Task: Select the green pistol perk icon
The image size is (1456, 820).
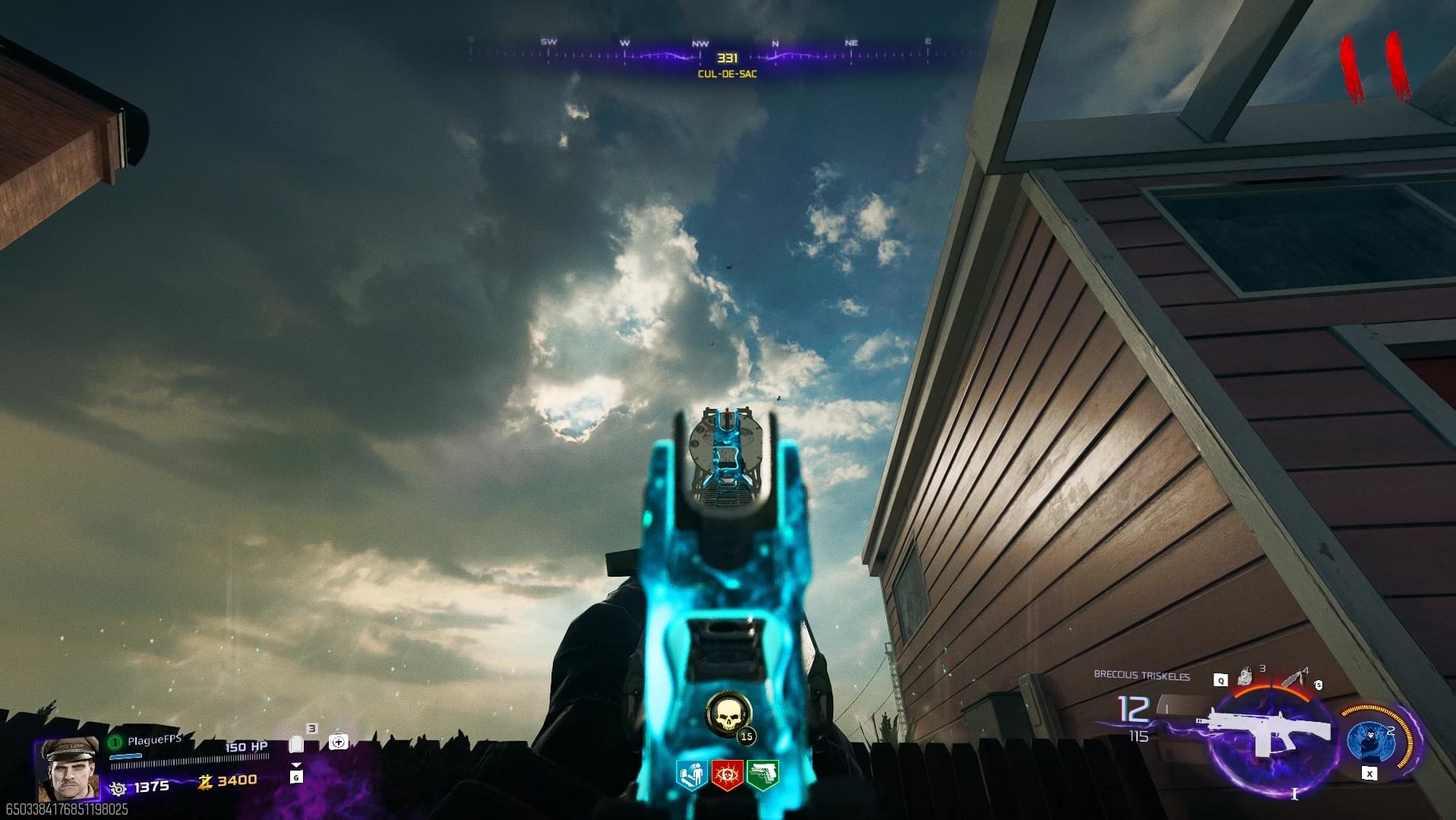Action: [x=763, y=775]
